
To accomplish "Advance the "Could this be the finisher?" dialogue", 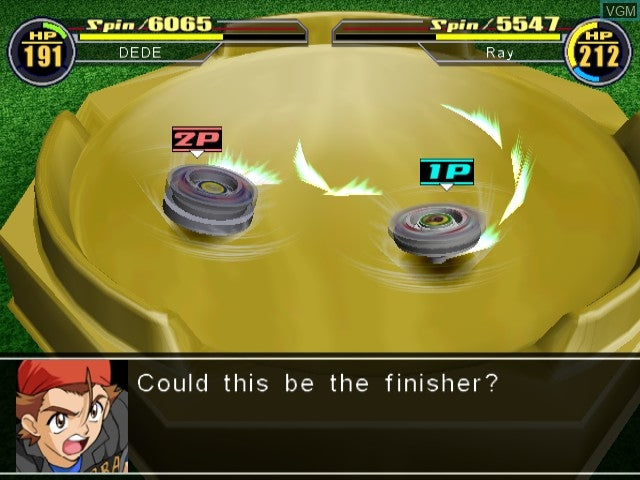I will click(318, 383).
